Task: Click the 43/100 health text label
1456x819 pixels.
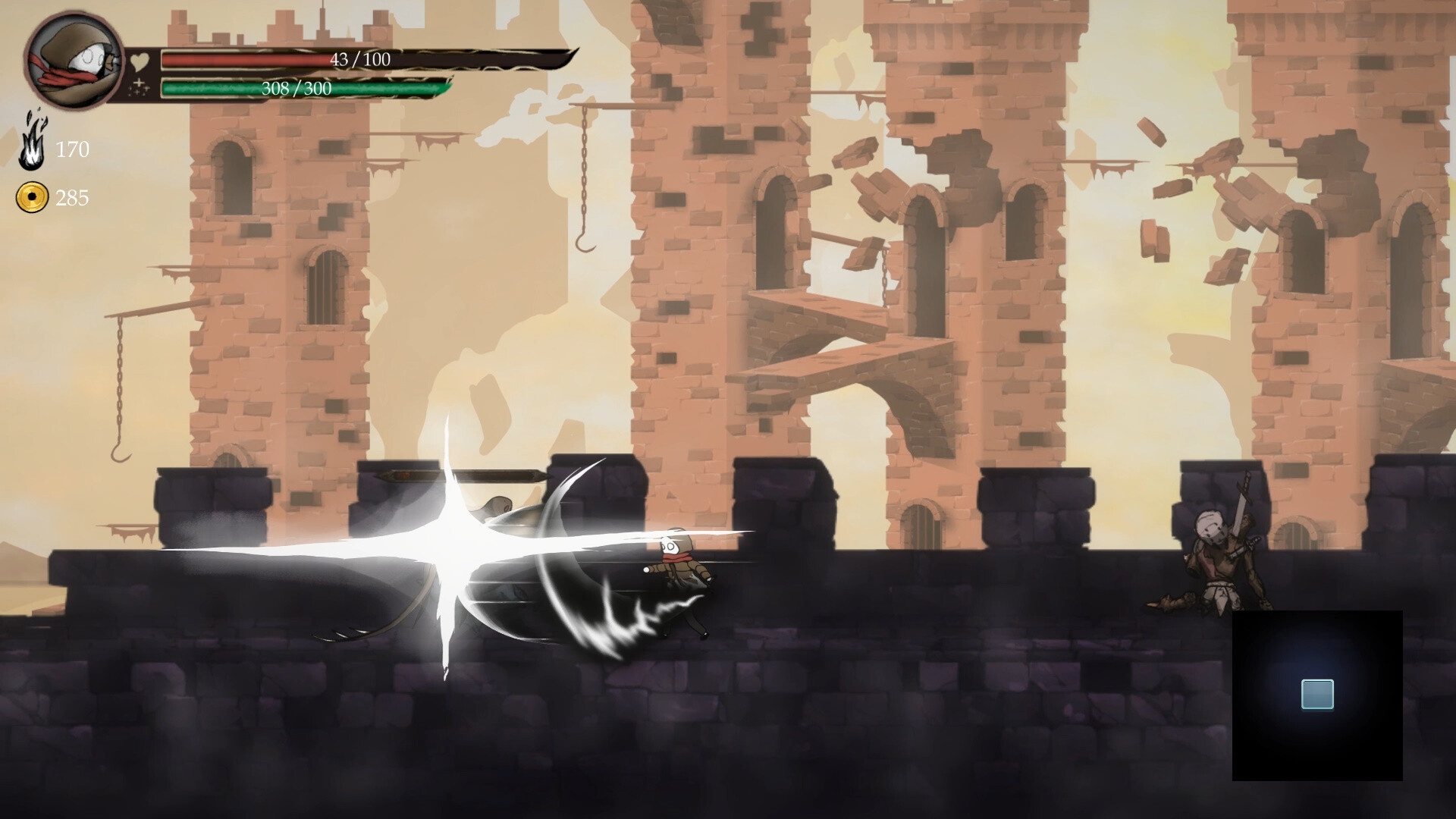Action: (359, 58)
